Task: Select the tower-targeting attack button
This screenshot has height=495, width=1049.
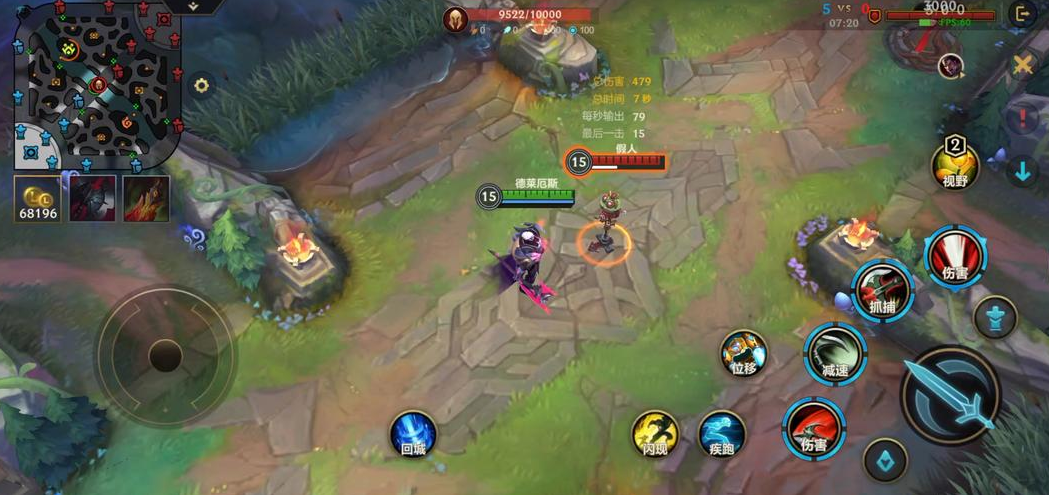Action: pos(996,317)
